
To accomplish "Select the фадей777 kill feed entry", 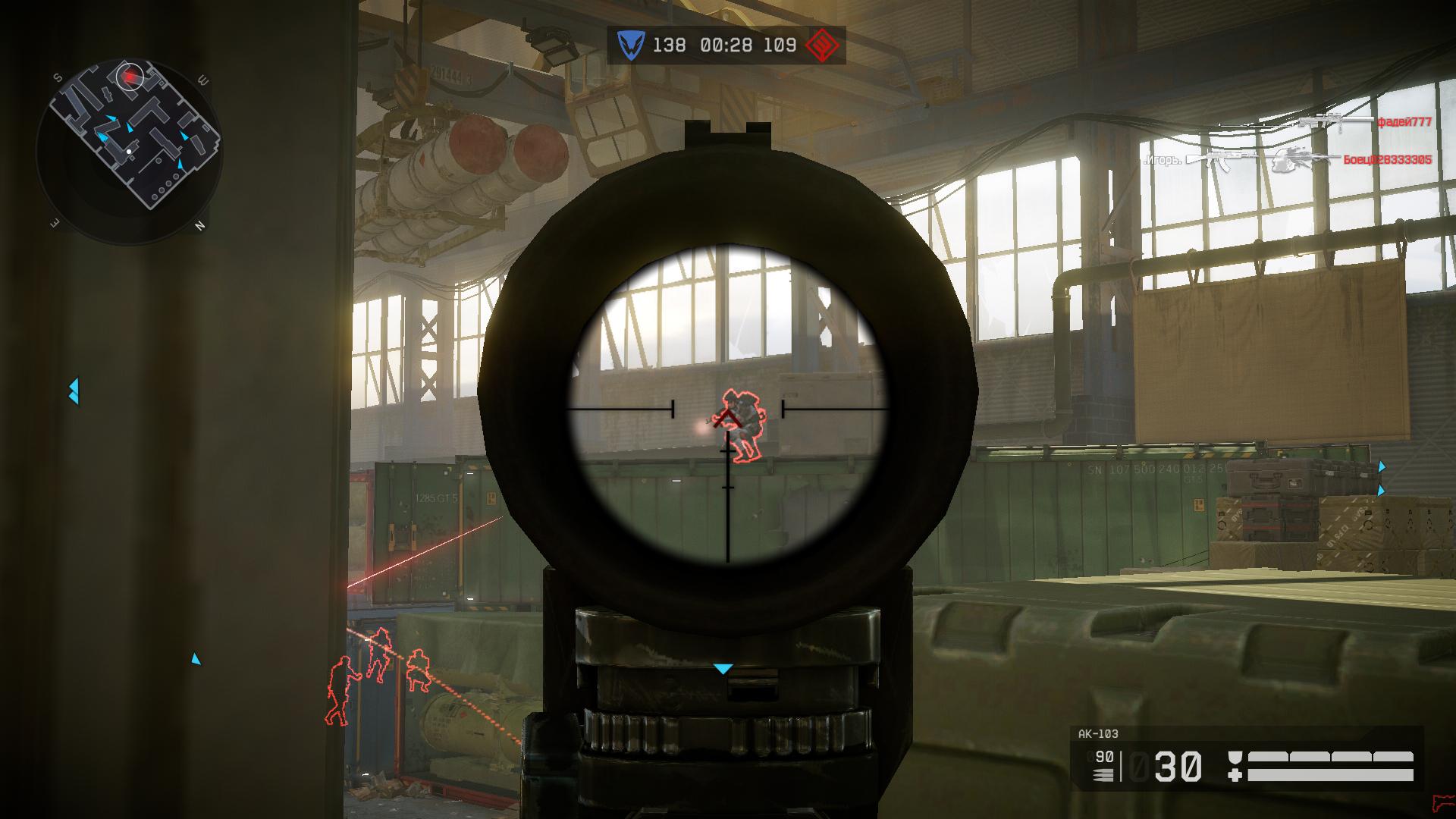I will click(1404, 122).
